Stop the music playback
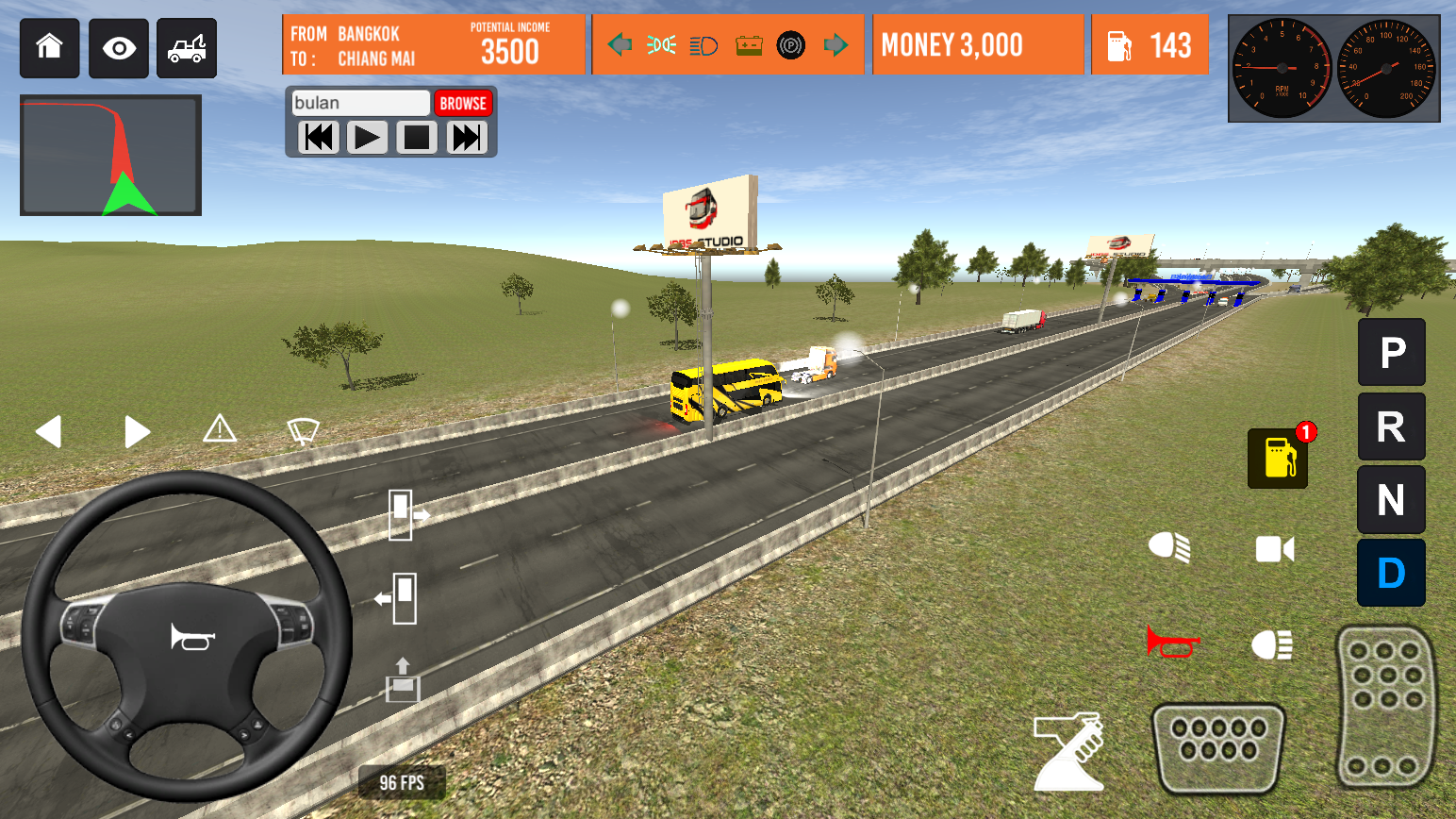 (416, 138)
